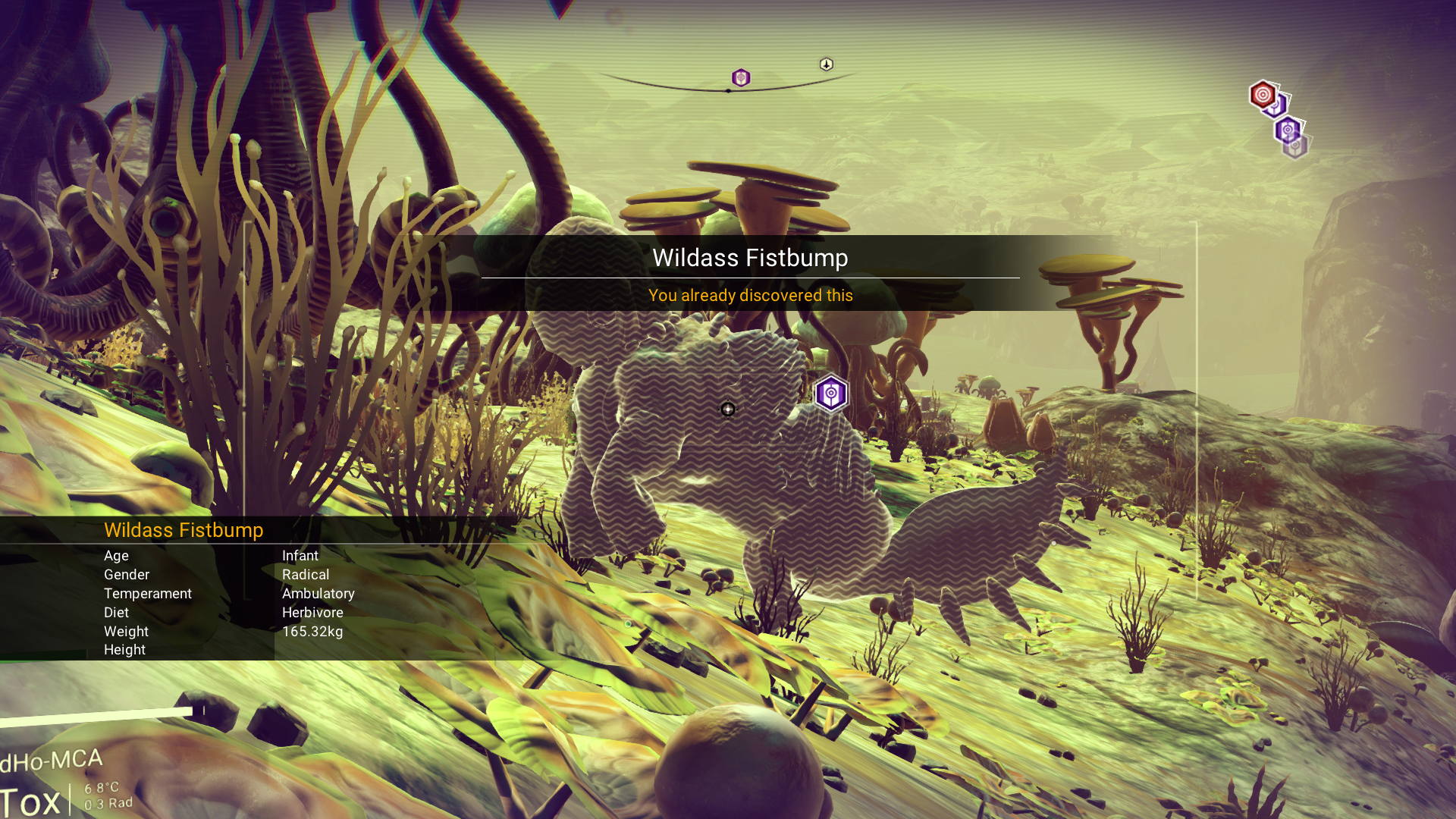Select the starship marker on the compass
This screenshot has width=1456, height=819.
[827, 64]
